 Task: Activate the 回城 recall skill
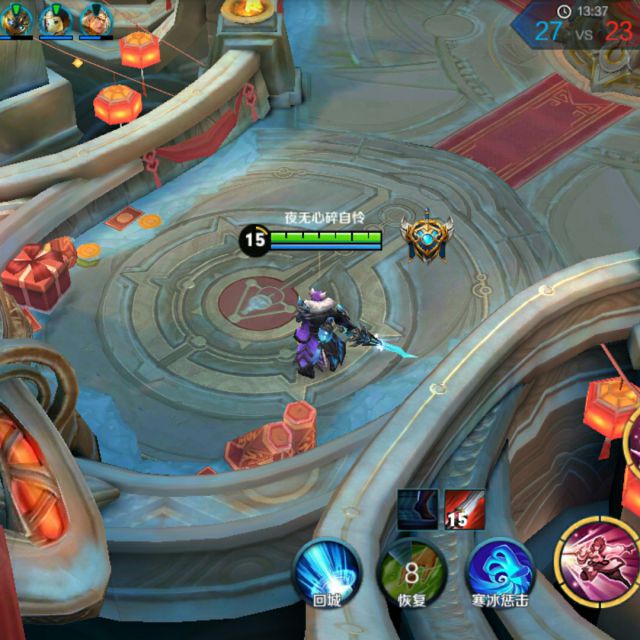pyautogui.click(x=326, y=572)
